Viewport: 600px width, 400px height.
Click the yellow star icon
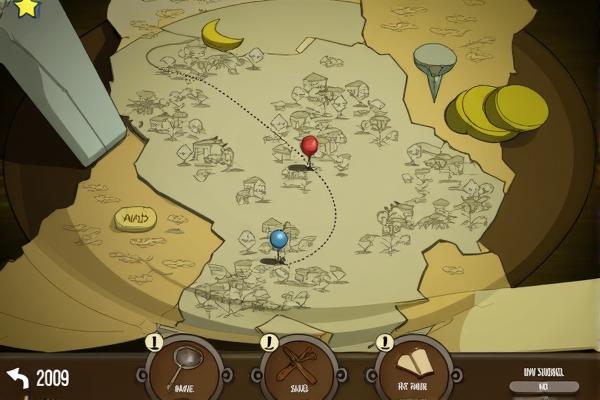point(26,8)
